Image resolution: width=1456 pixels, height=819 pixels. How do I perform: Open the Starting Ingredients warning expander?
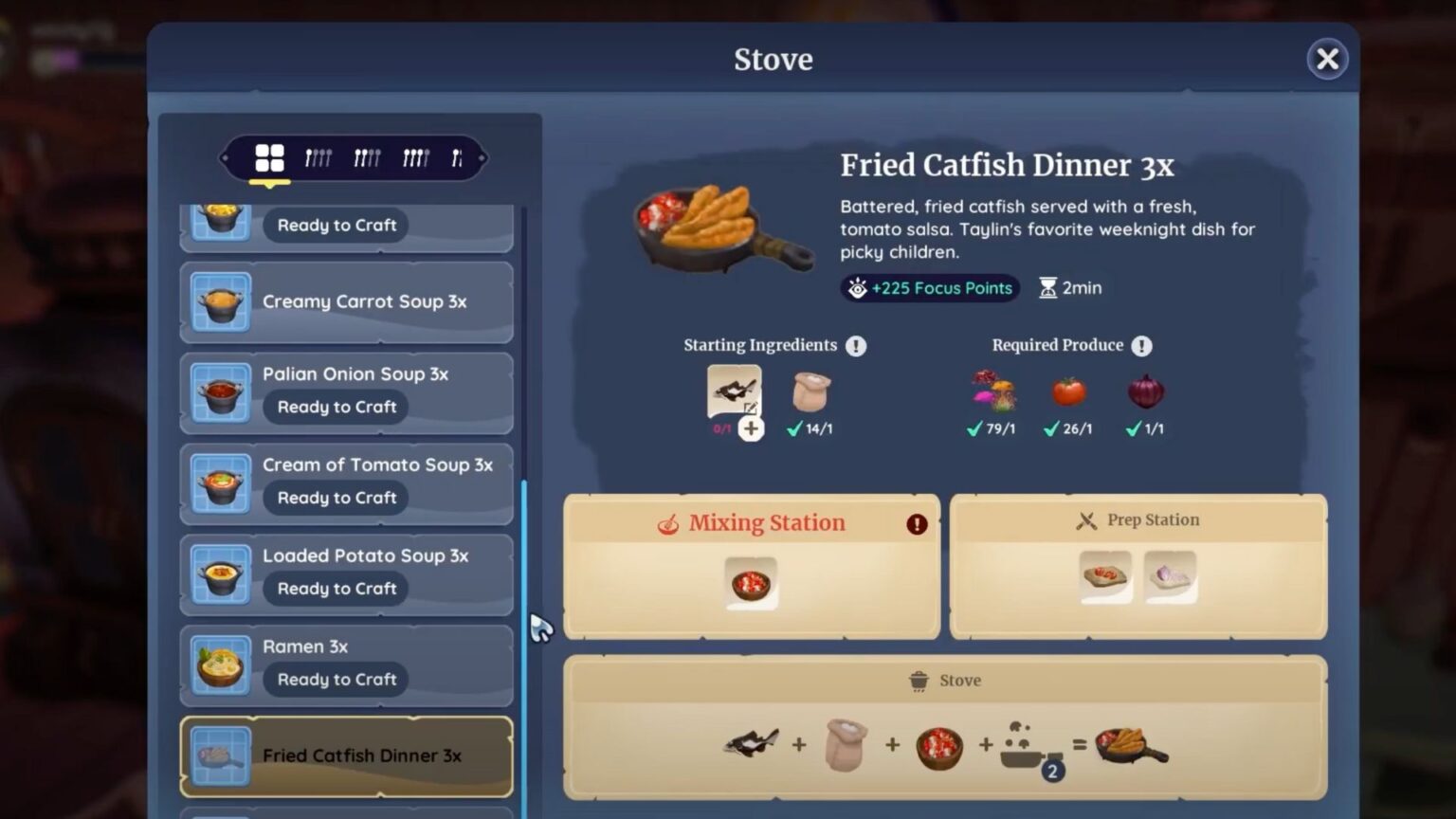tap(855, 345)
